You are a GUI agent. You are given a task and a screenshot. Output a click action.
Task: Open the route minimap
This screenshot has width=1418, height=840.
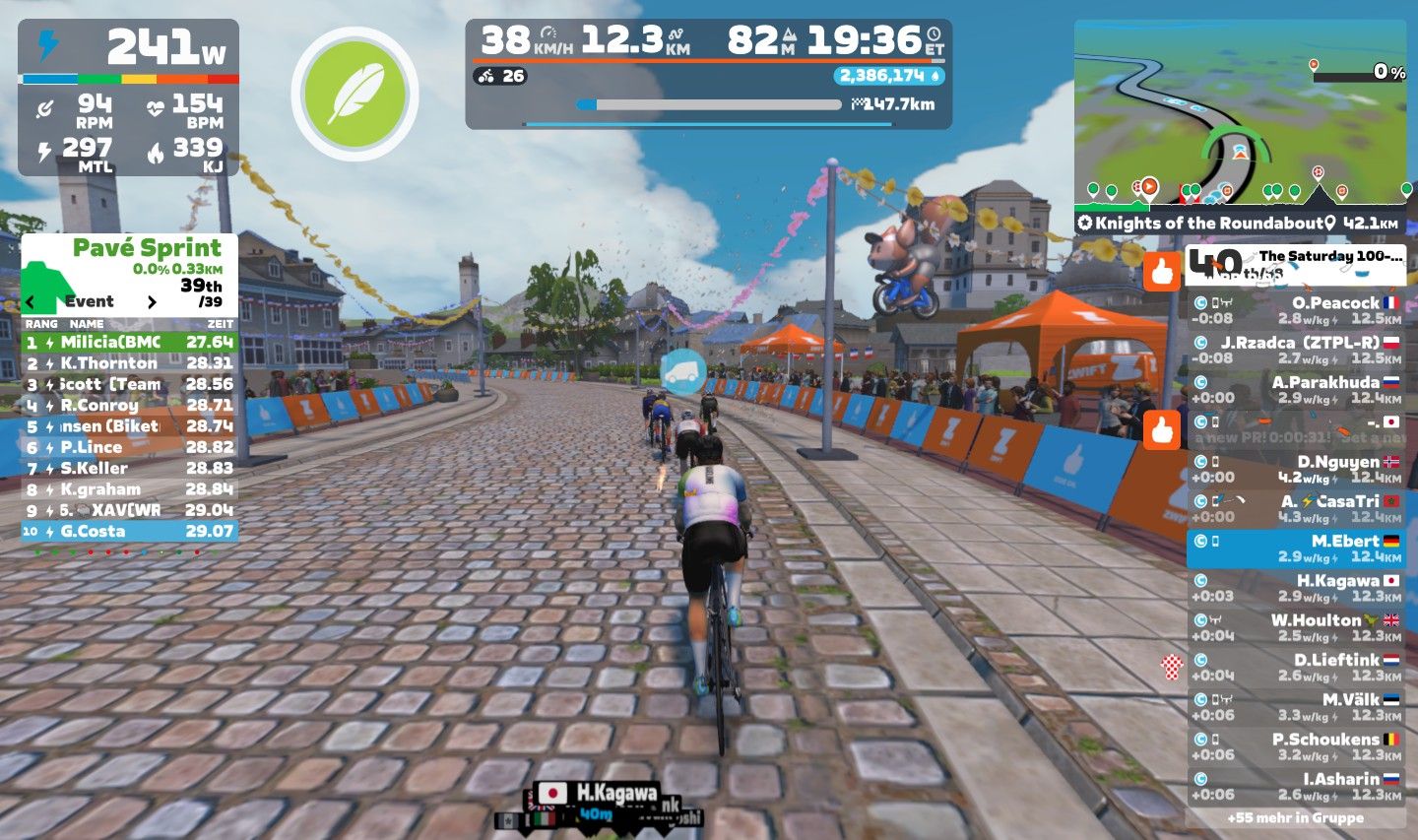(x=1239, y=113)
